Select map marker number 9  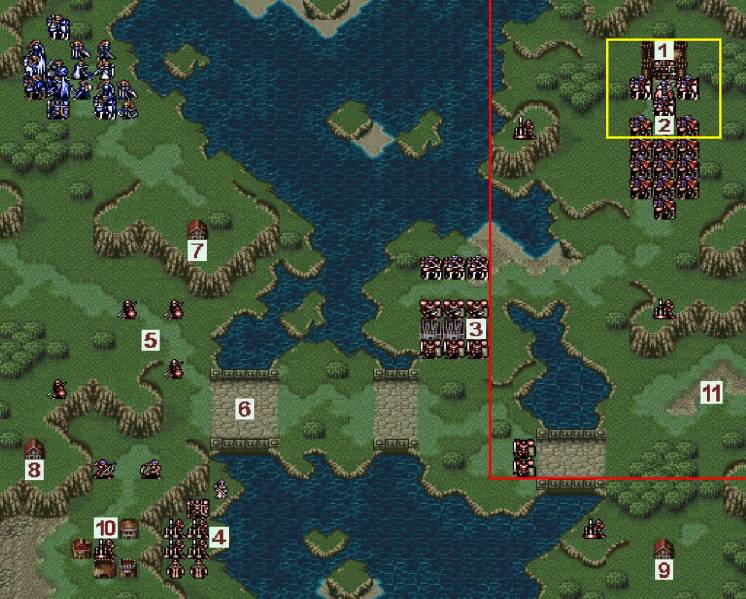click(x=663, y=570)
